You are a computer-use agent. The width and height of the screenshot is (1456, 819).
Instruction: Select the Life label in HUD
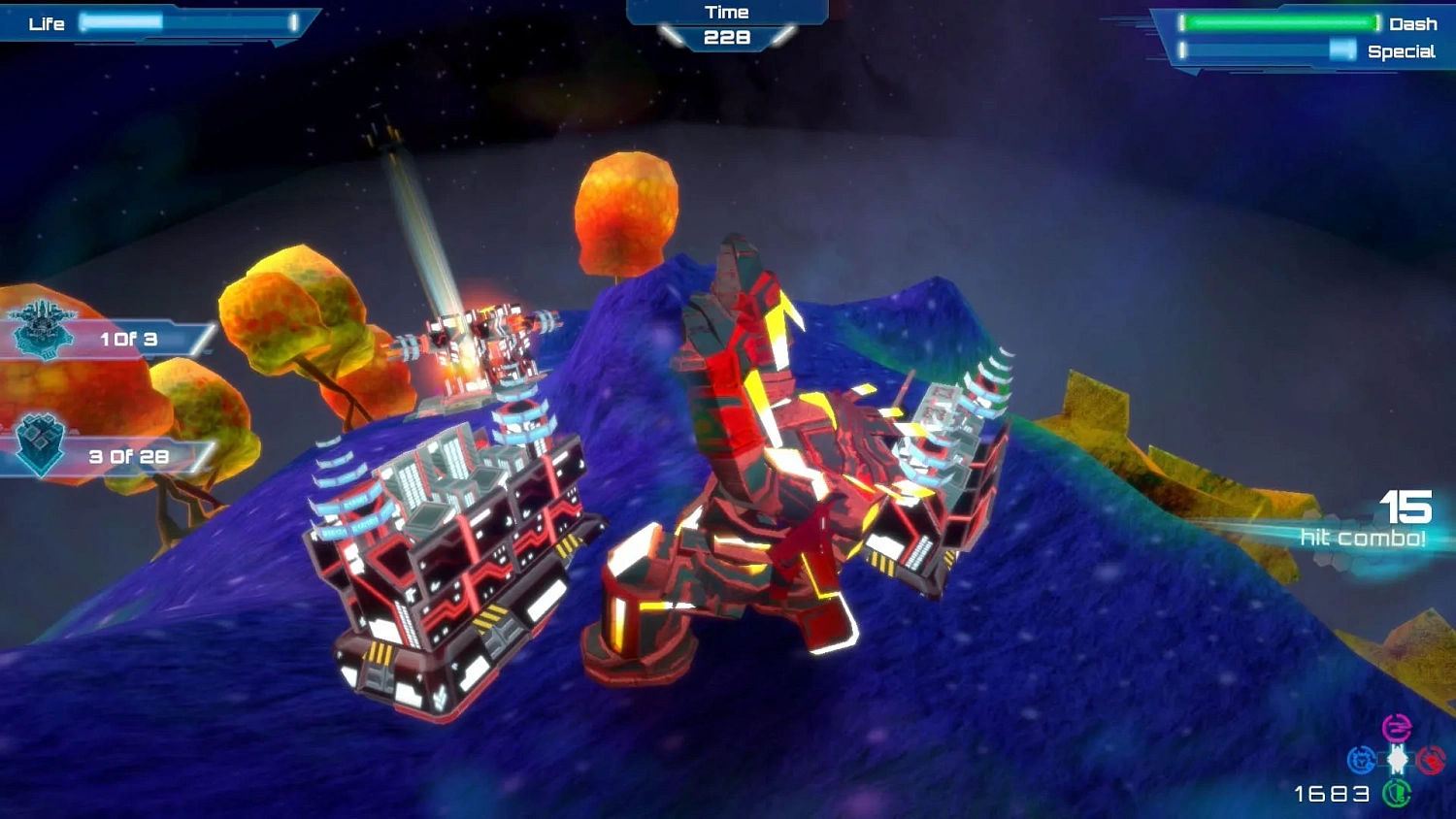(x=49, y=23)
